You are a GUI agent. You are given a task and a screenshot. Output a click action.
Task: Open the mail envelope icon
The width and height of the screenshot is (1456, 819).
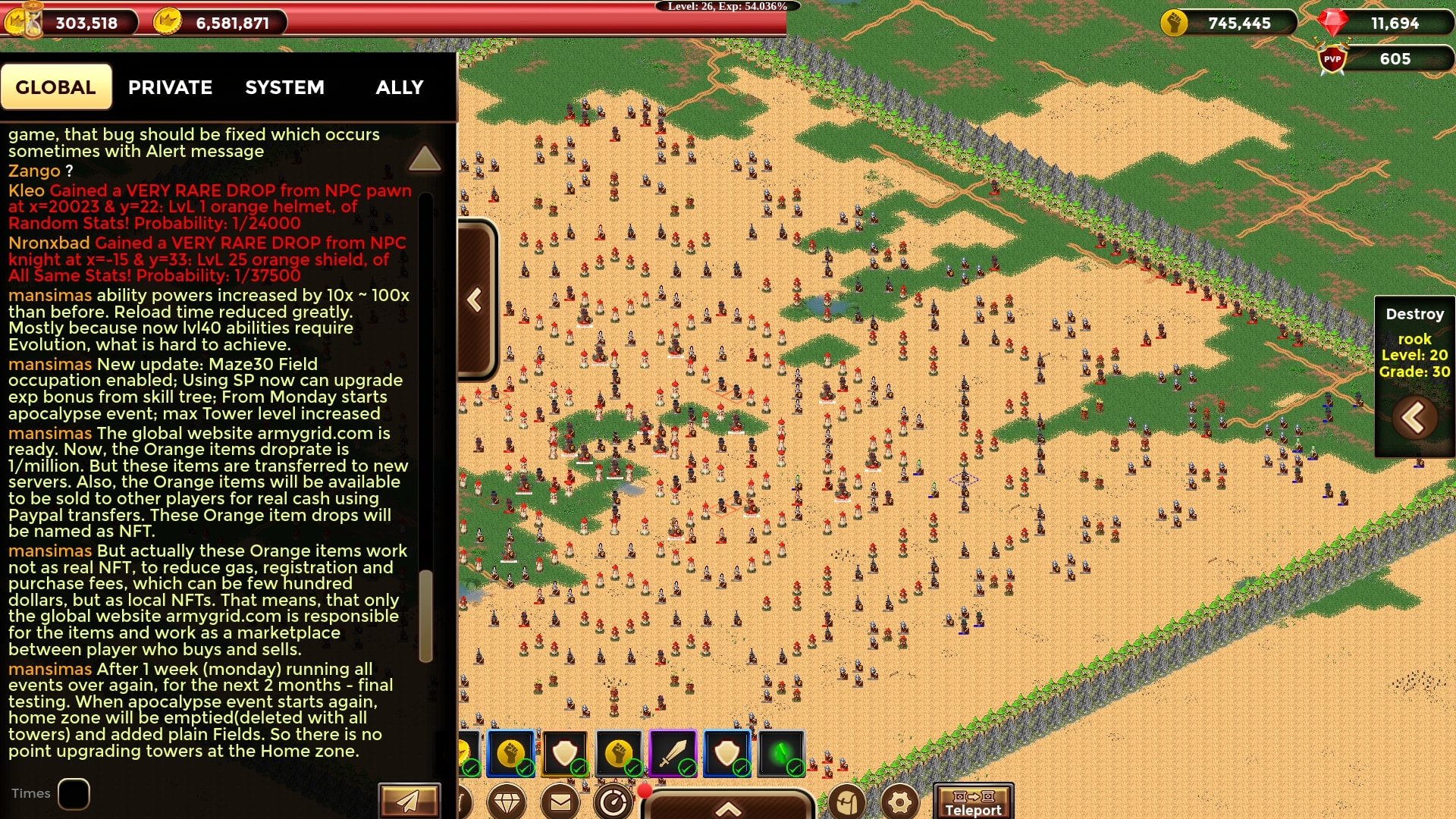560,802
